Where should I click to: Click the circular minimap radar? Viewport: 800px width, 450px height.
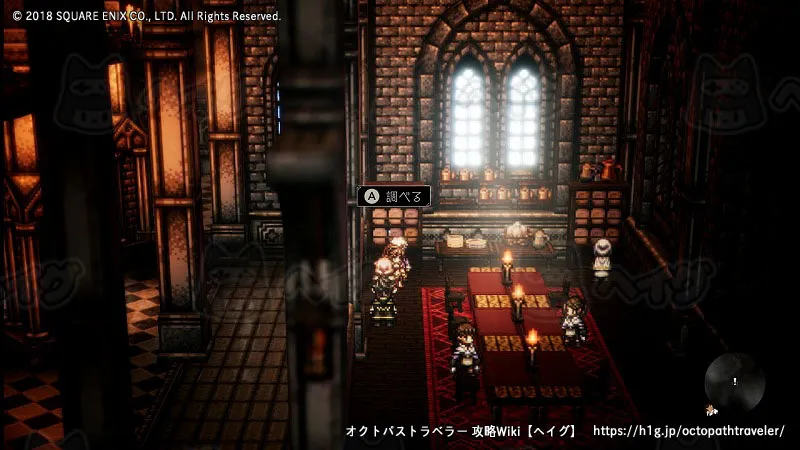pos(734,382)
